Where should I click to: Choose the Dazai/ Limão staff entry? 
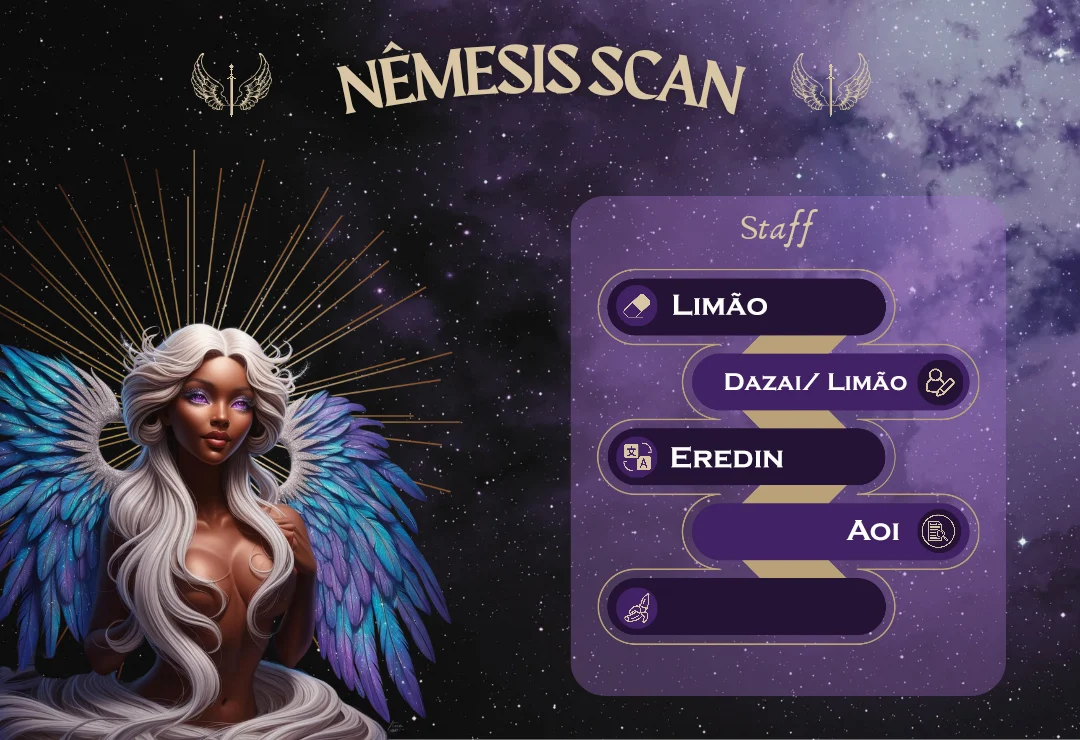(814, 382)
